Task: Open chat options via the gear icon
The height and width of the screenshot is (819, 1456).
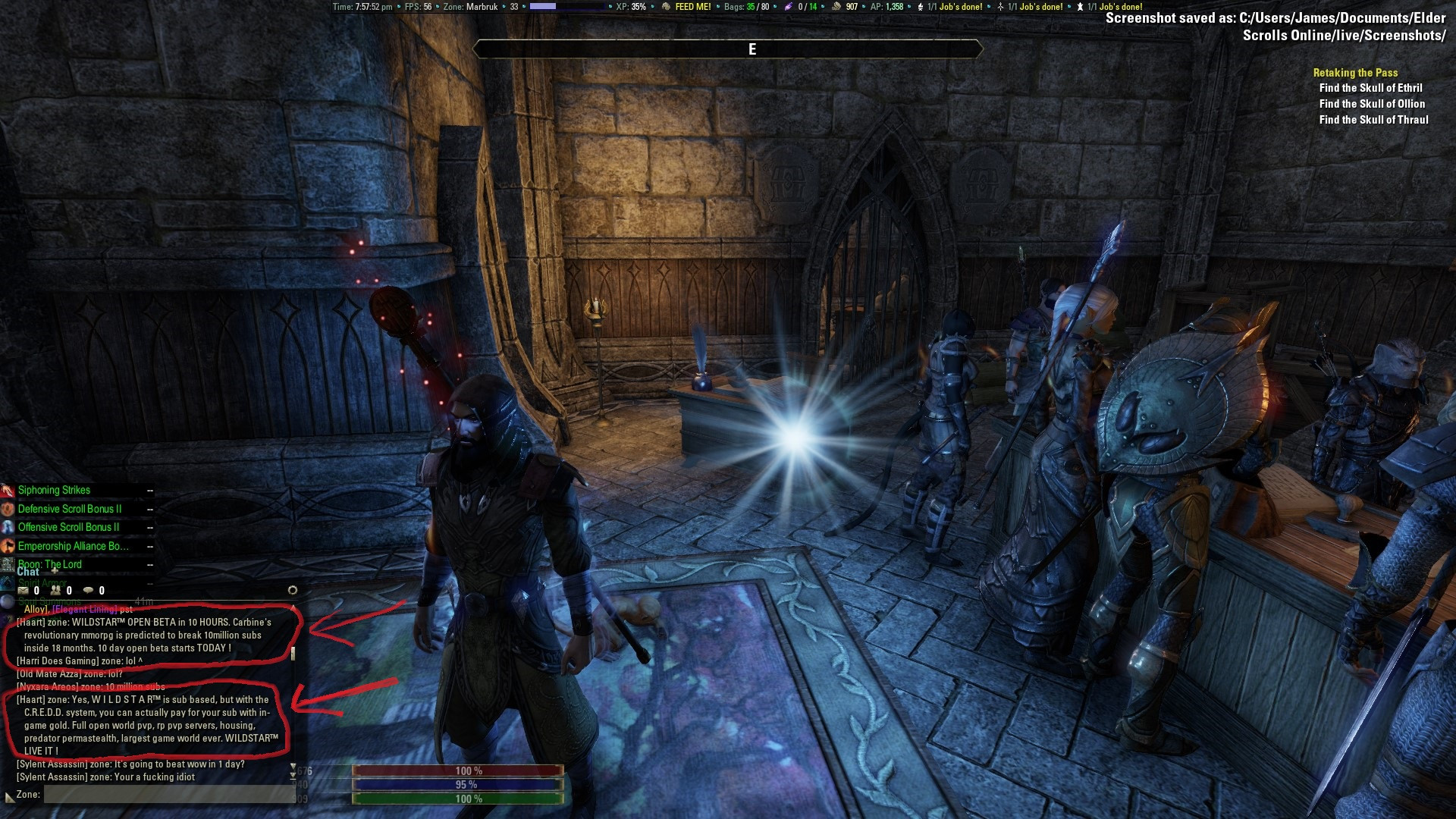Action: coord(293,590)
